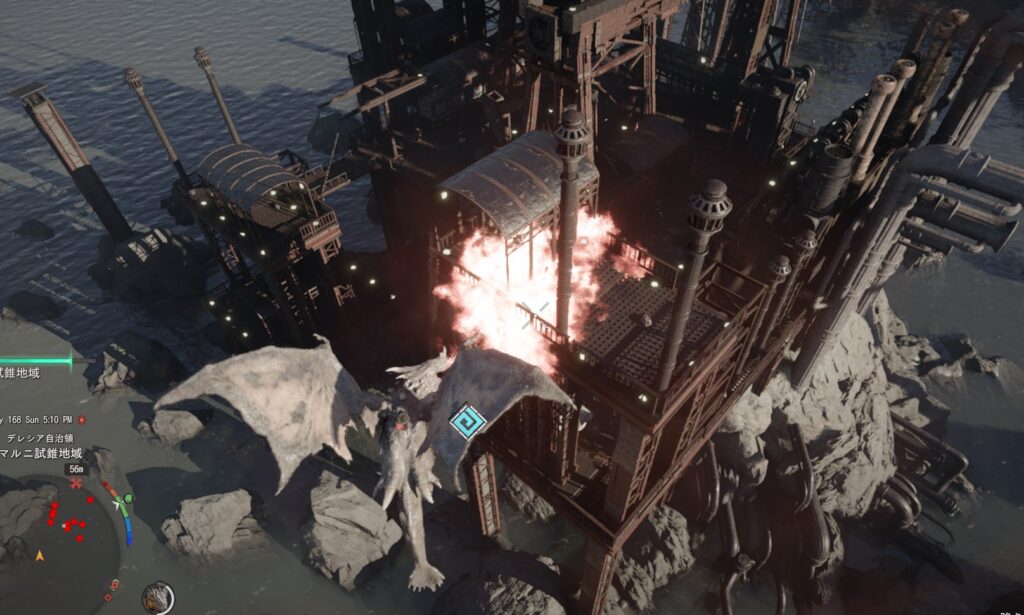
Task: Click the red lock icon below the minimap
Action: click(114, 585)
